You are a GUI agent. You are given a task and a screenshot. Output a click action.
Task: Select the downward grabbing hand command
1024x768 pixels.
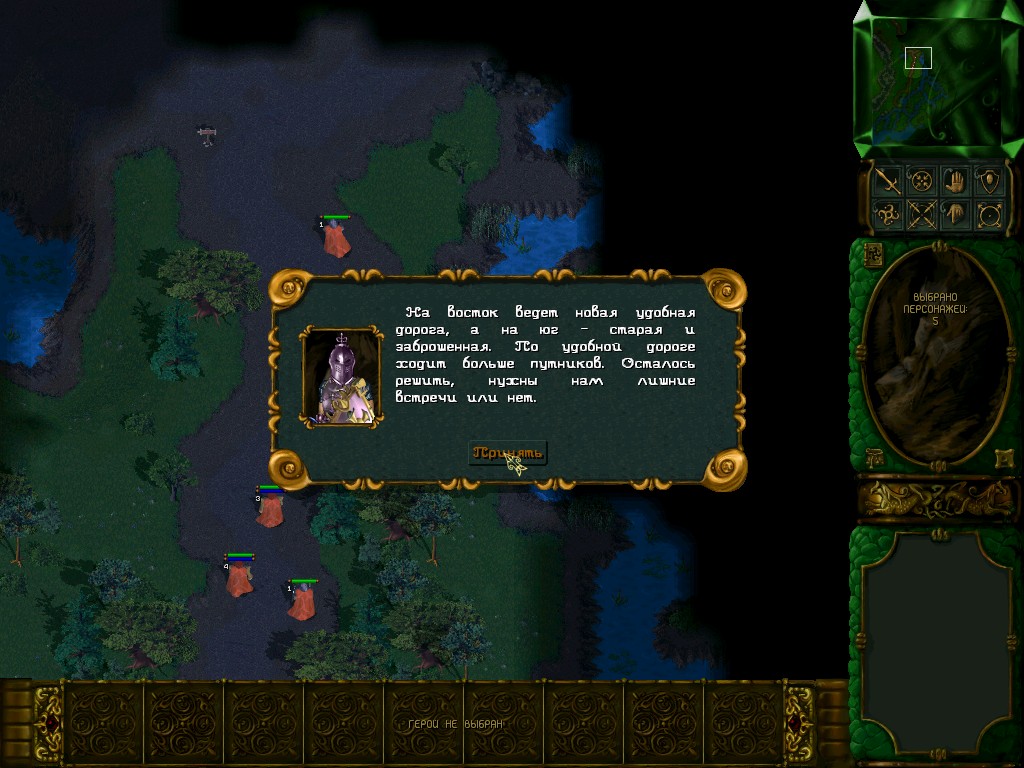point(957,214)
